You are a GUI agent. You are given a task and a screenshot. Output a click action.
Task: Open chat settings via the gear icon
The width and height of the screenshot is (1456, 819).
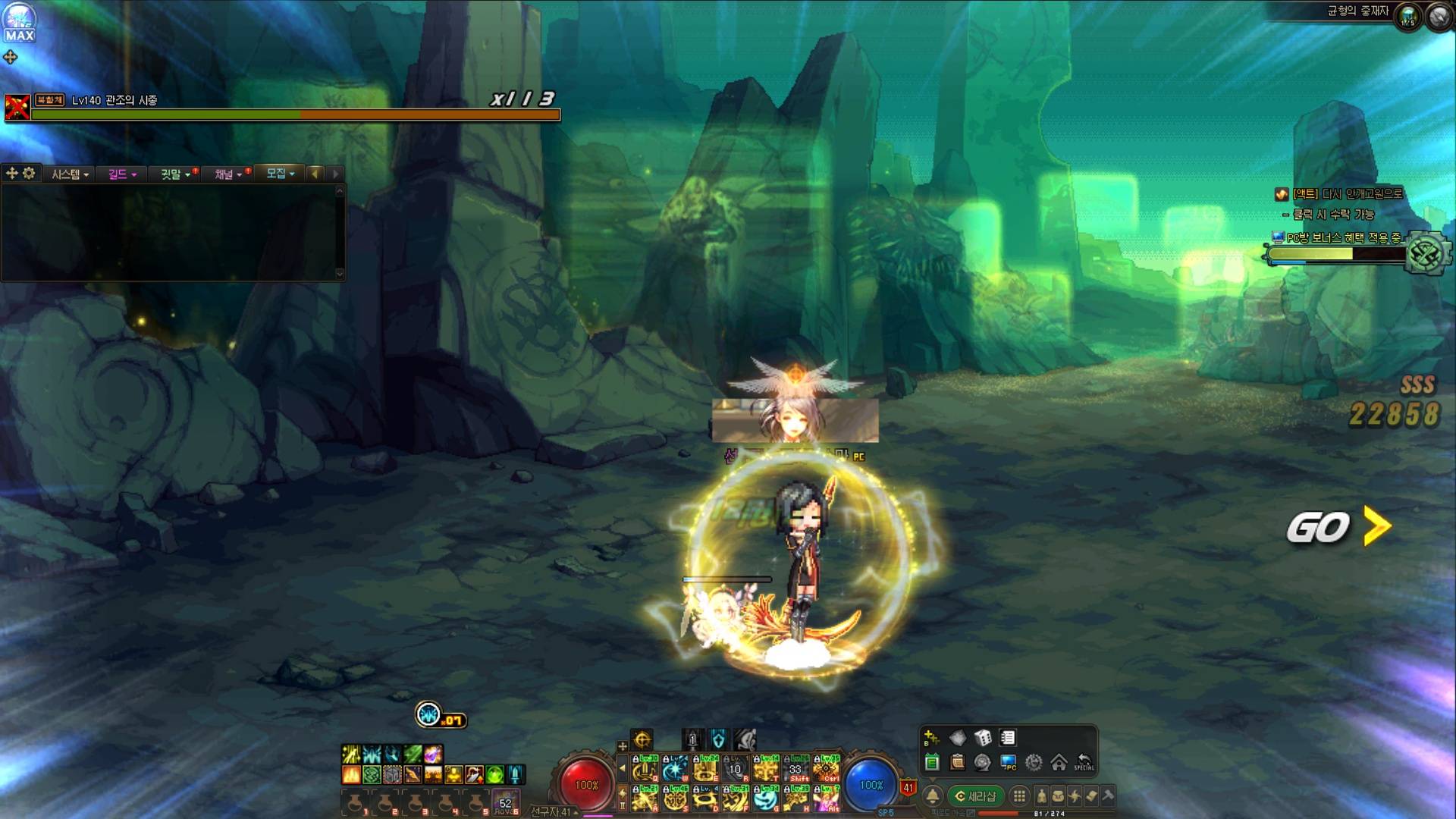coord(29,174)
